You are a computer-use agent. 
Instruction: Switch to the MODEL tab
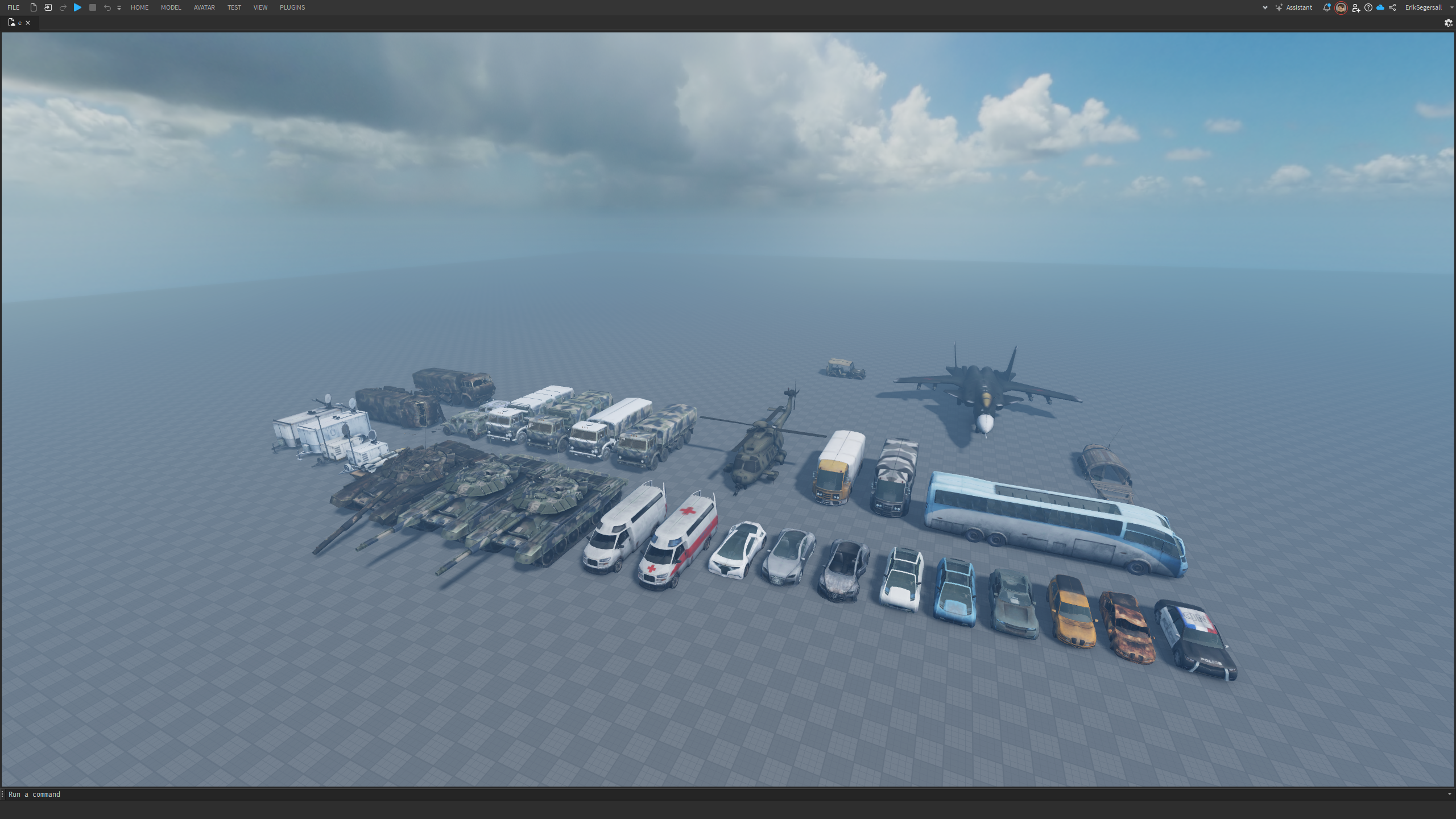pos(171,7)
